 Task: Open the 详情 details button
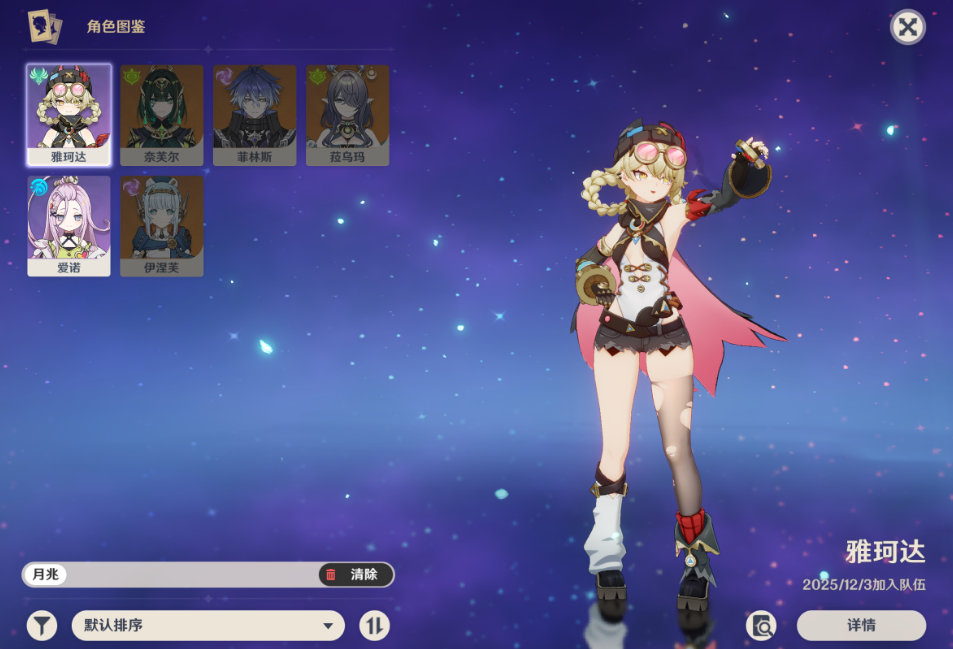tap(861, 626)
